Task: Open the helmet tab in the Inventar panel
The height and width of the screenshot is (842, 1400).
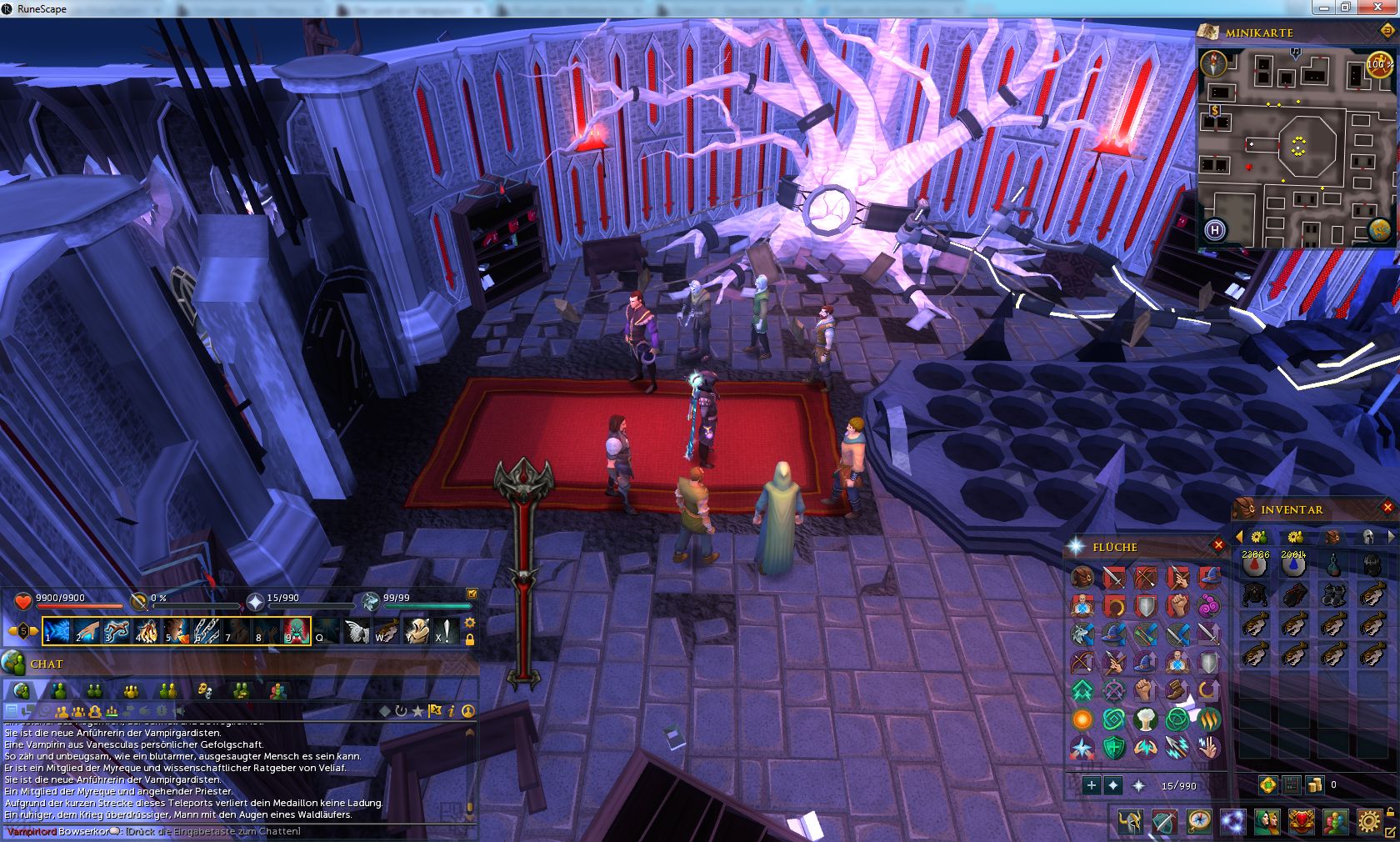Action: point(1367,536)
